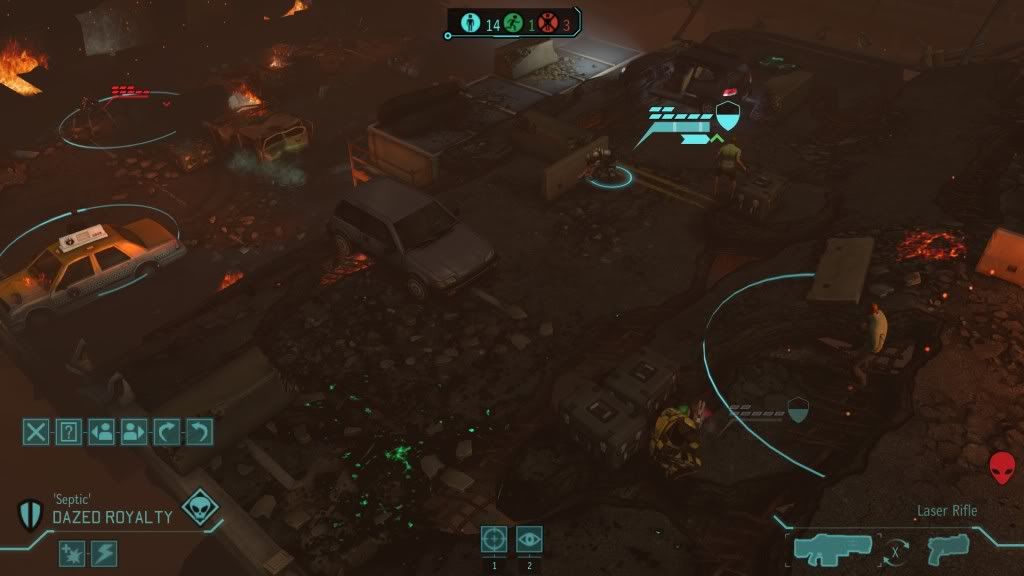This screenshot has height=576, width=1024.
Task: Target the enemy via red alien head
Action: (1001, 467)
